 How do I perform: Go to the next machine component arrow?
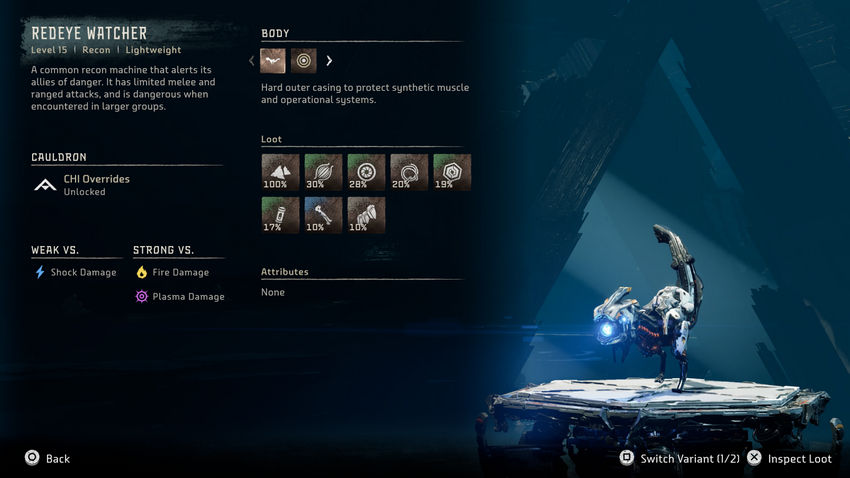coord(329,61)
